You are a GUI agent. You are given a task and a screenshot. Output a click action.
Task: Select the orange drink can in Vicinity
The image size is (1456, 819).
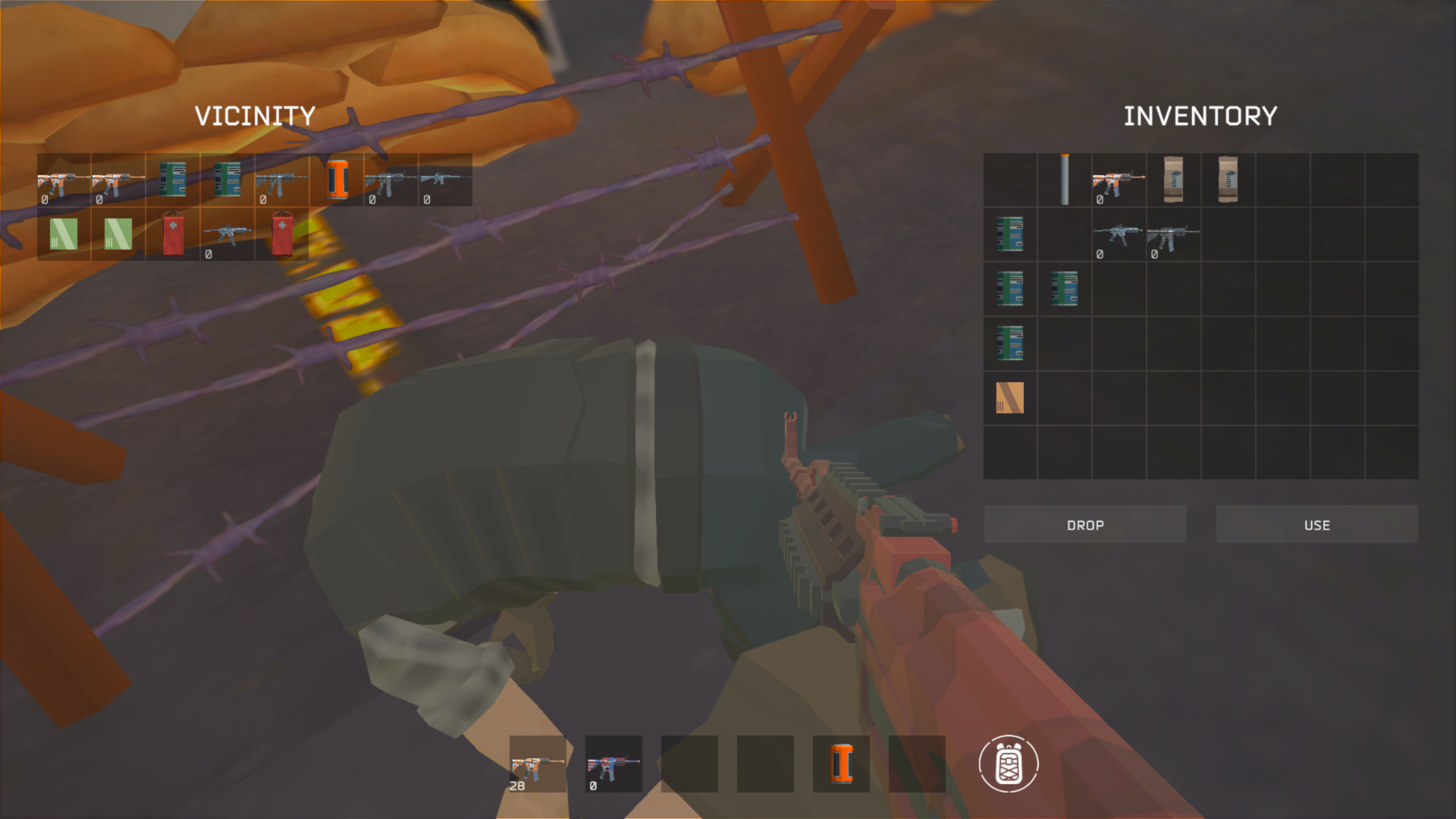tap(337, 180)
